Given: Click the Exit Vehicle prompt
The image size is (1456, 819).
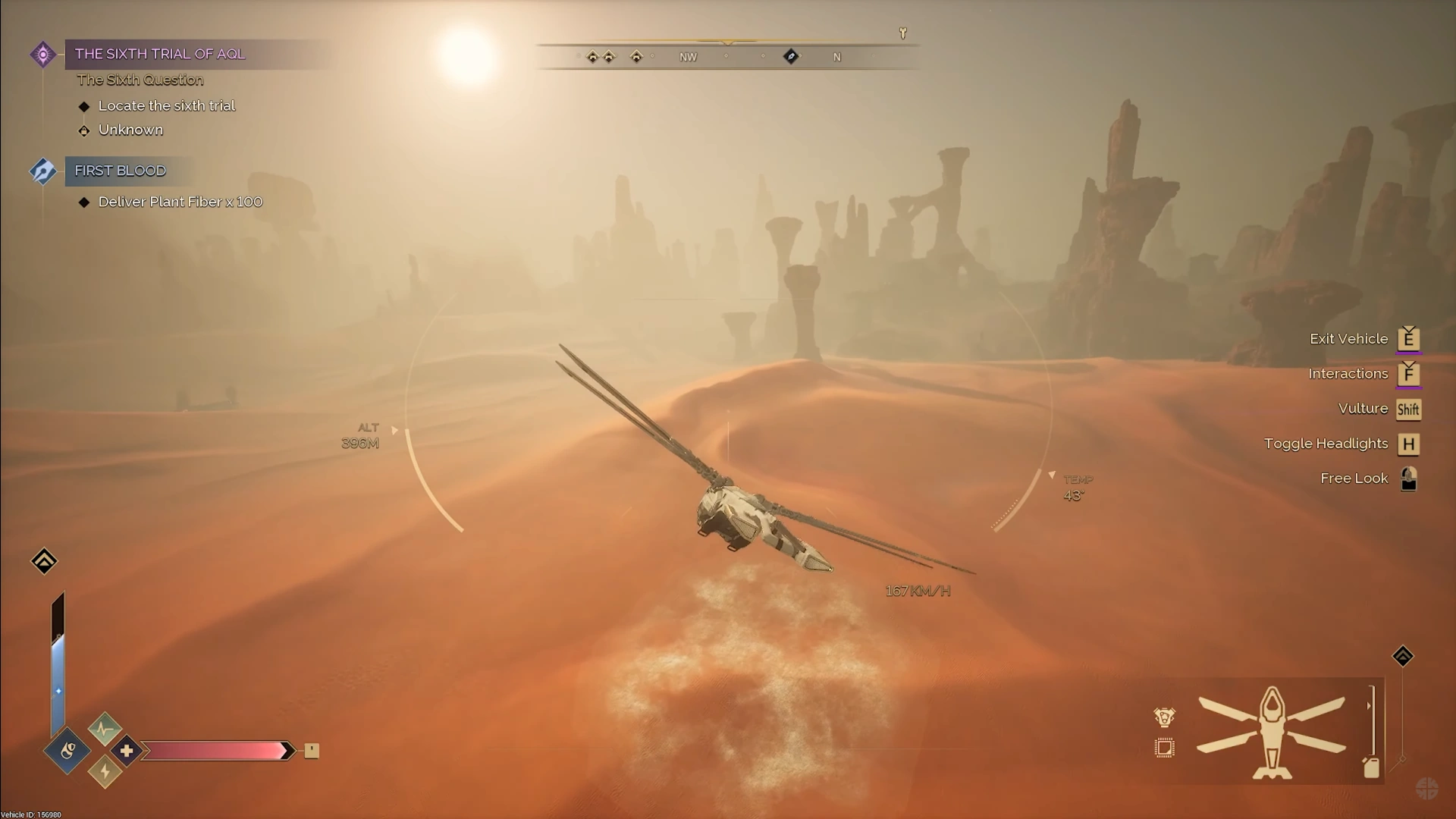Looking at the screenshot, I should 1409,339.
